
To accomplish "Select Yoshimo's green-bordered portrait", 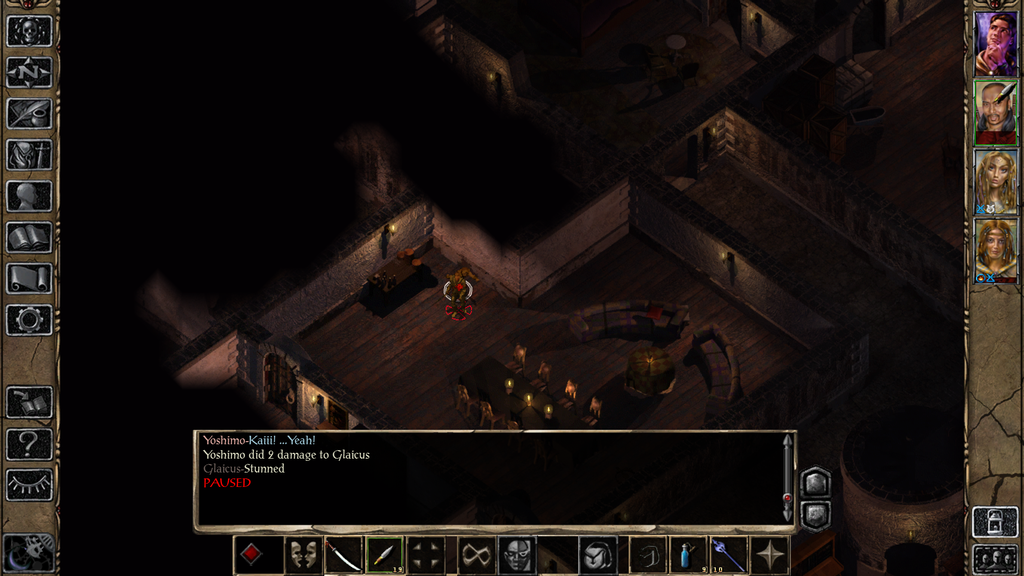I will [x=995, y=112].
